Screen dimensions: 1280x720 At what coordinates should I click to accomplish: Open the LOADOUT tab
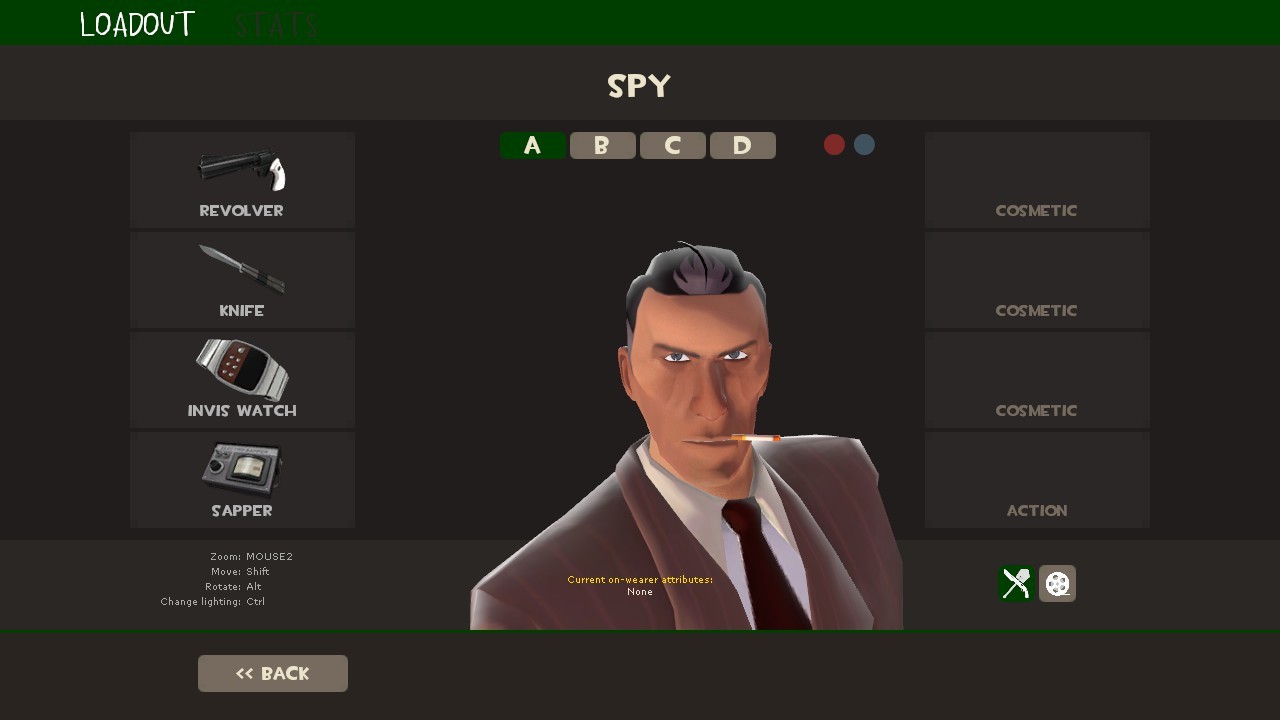click(136, 22)
